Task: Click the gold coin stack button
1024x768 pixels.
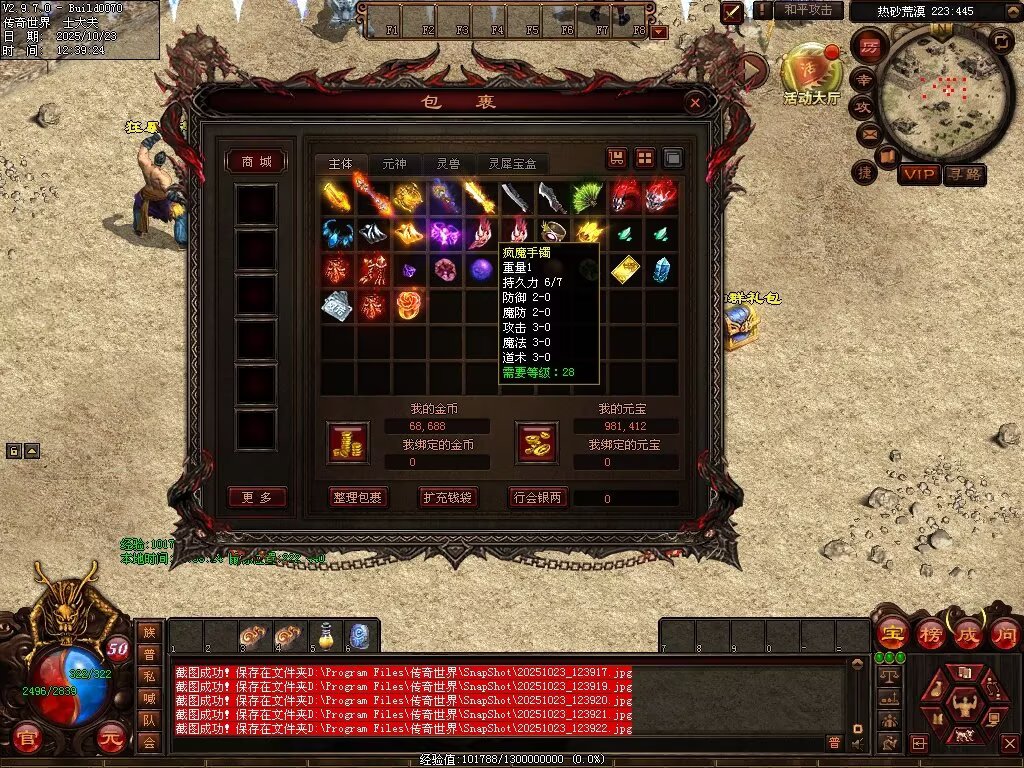Action: [x=347, y=442]
